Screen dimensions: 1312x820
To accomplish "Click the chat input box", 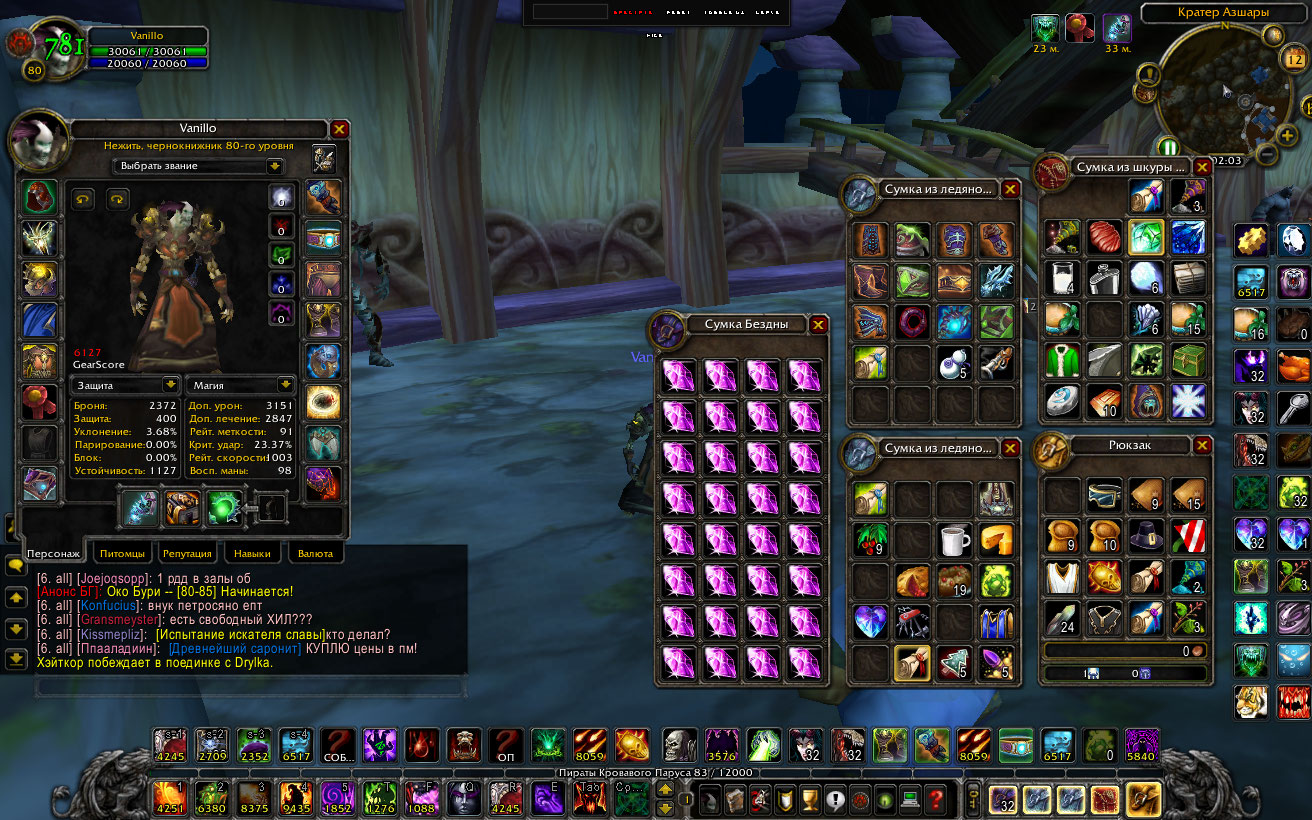I will [250, 687].
